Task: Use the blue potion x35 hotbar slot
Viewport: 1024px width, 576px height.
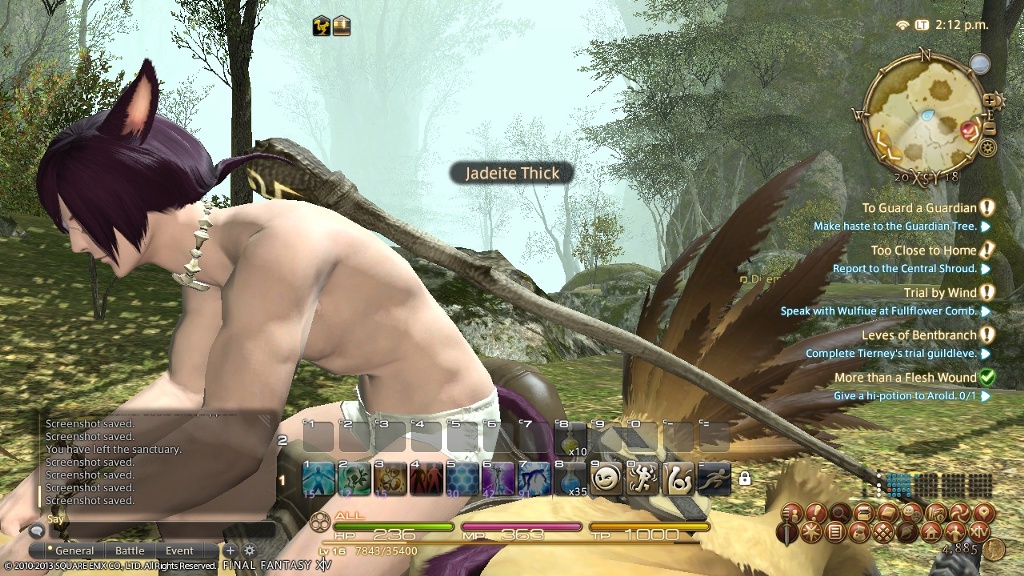Action: [x=570, y=479]
